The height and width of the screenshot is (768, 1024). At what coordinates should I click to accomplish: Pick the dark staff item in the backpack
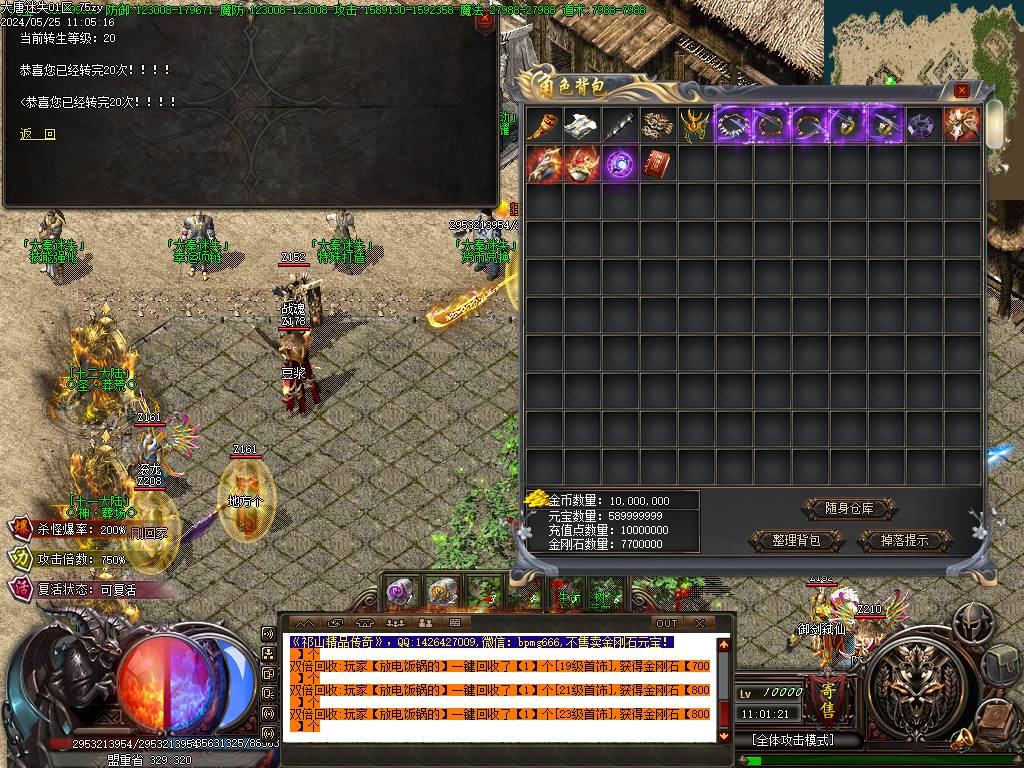click(620, 125)
